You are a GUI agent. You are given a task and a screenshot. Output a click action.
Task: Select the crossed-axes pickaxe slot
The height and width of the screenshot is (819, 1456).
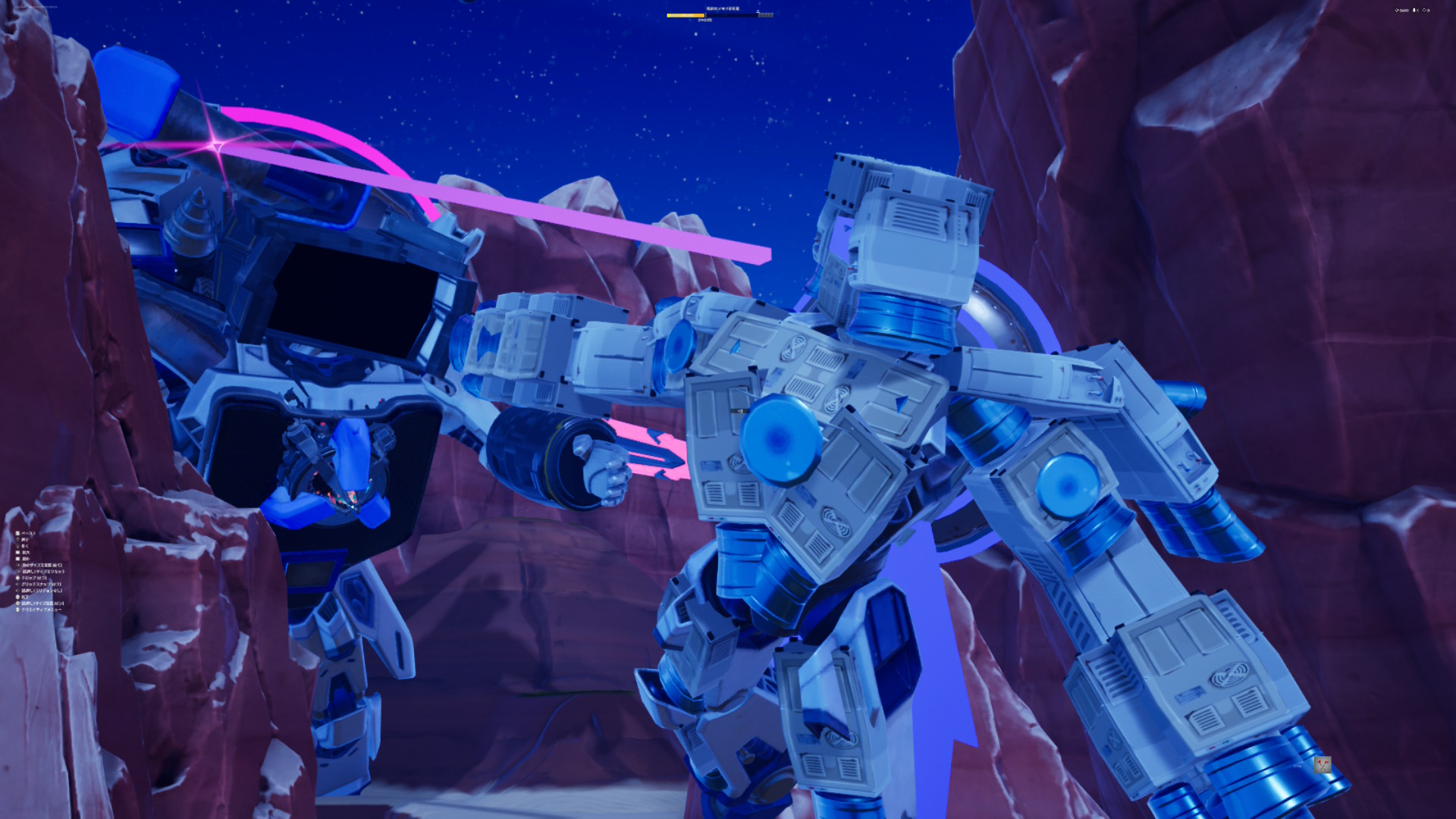point(1322,765)
